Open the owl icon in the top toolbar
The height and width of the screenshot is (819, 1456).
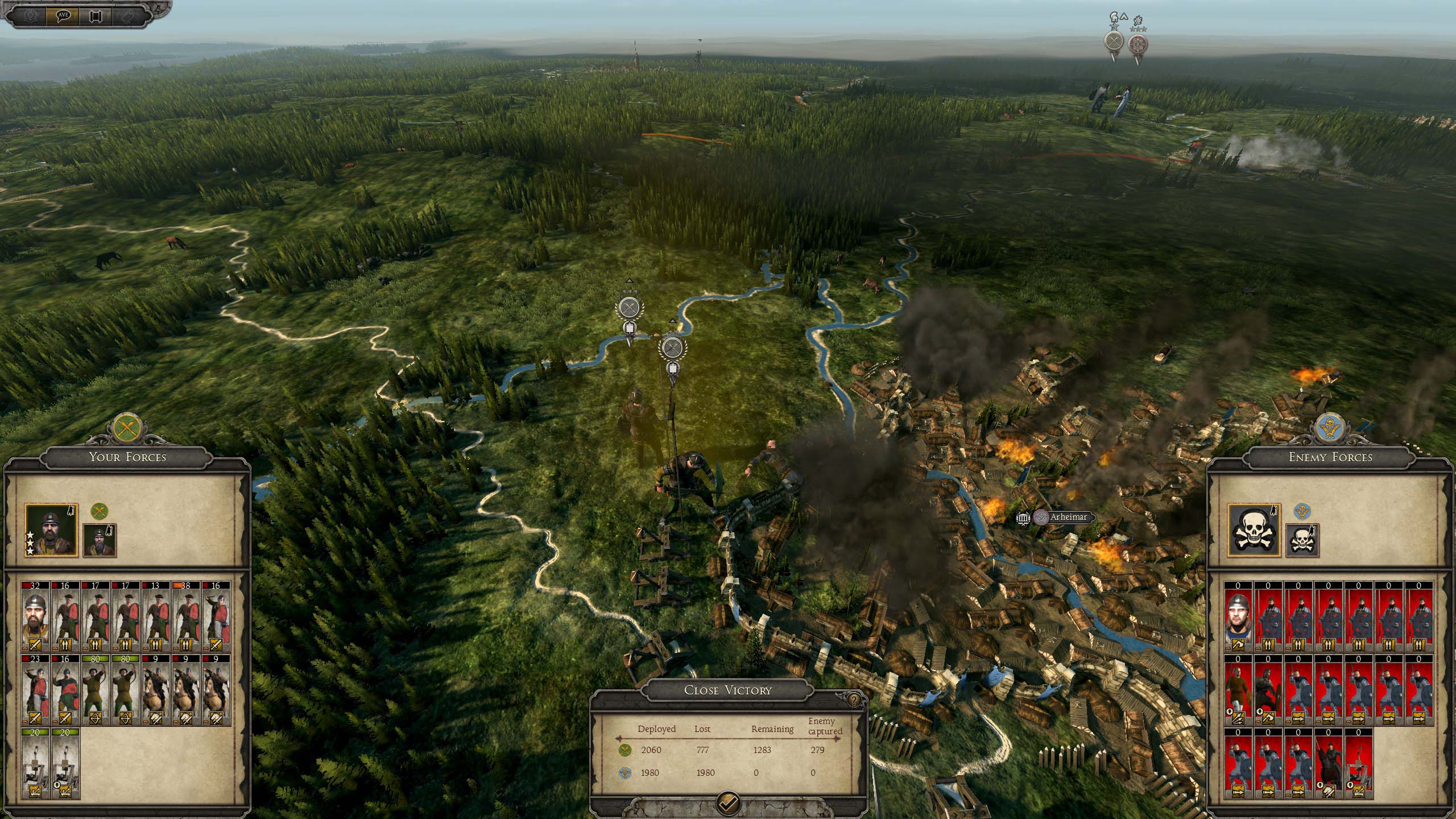pyautogui.click(x=129, y=16)
